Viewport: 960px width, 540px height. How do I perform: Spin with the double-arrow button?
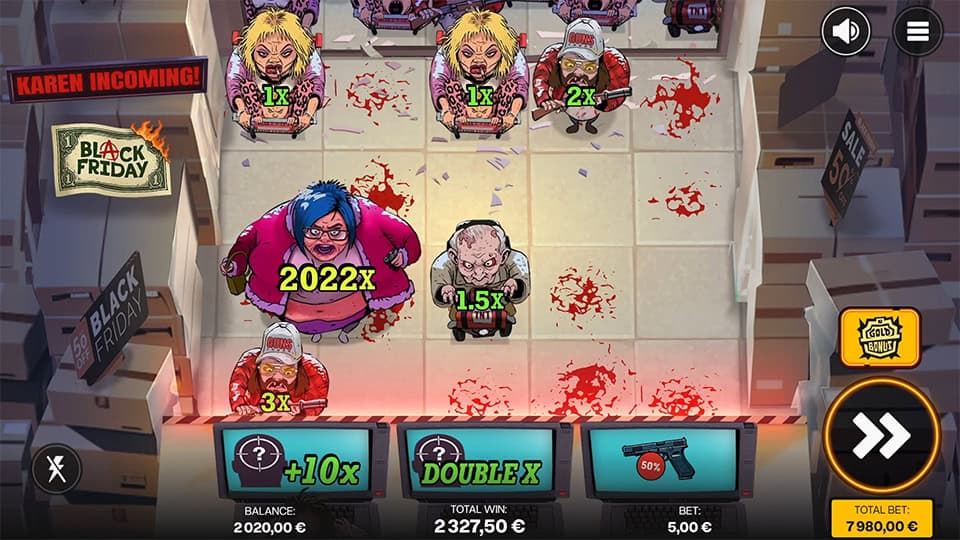880,434
